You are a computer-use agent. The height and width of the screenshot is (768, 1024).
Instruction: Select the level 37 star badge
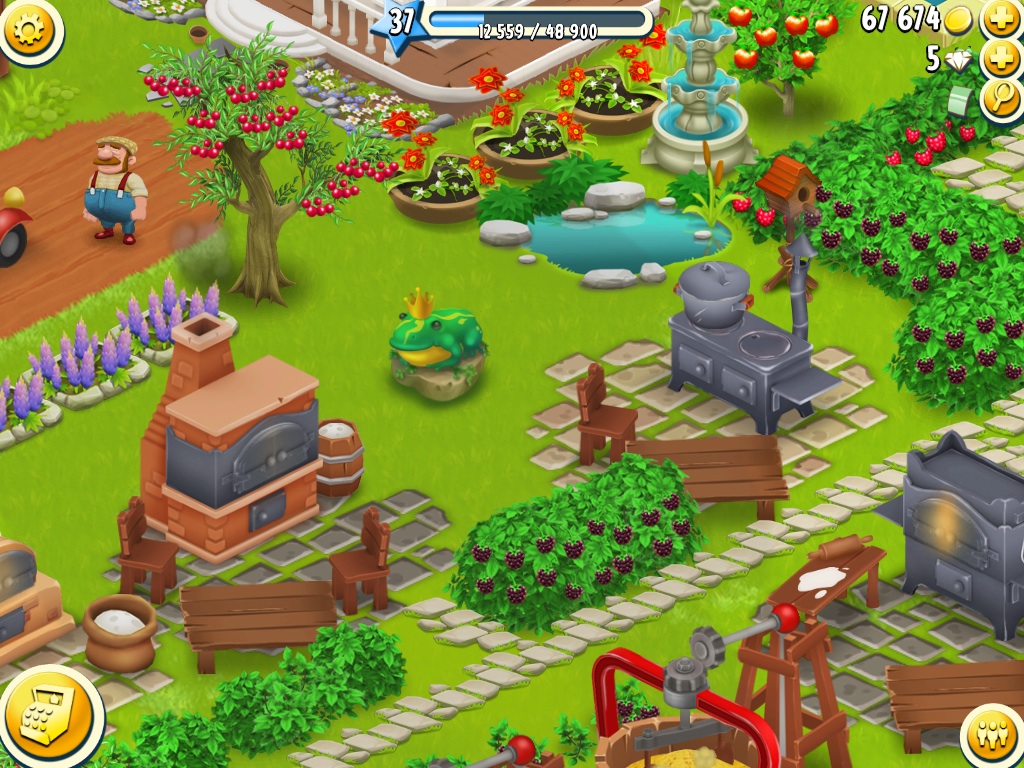click(x=400, y=22)
